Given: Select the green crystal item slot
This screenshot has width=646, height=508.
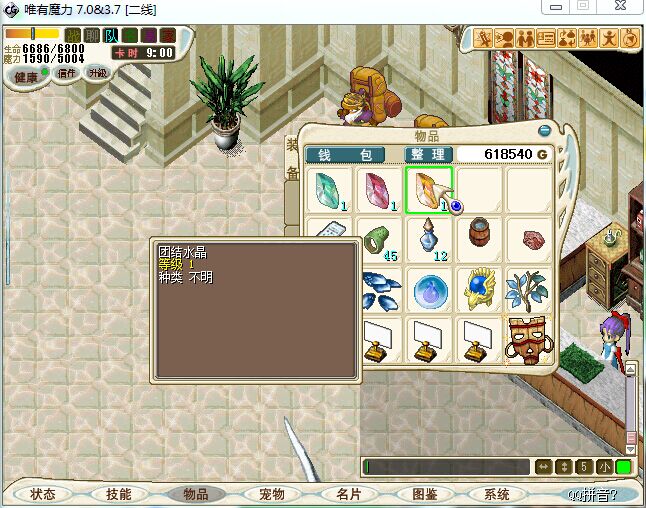Looking at the screenshot, I should 327,190.
